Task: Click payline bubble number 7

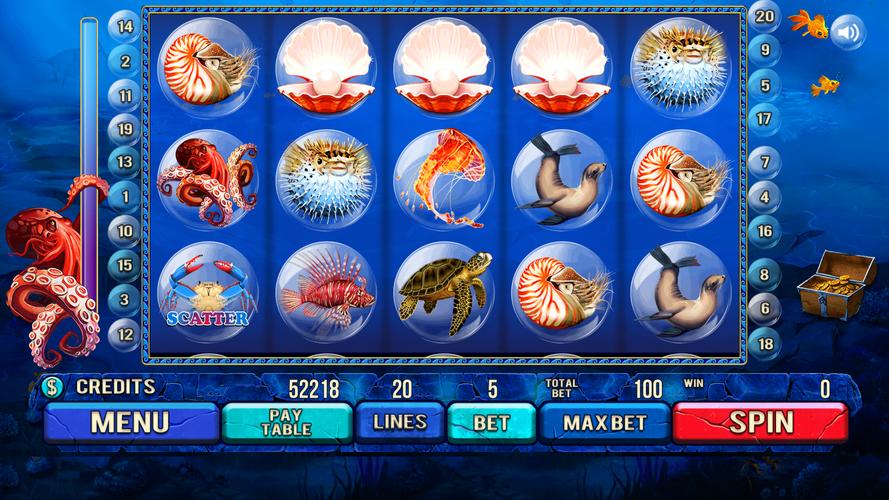Action: pyautogui.click(x=765, y=161)
